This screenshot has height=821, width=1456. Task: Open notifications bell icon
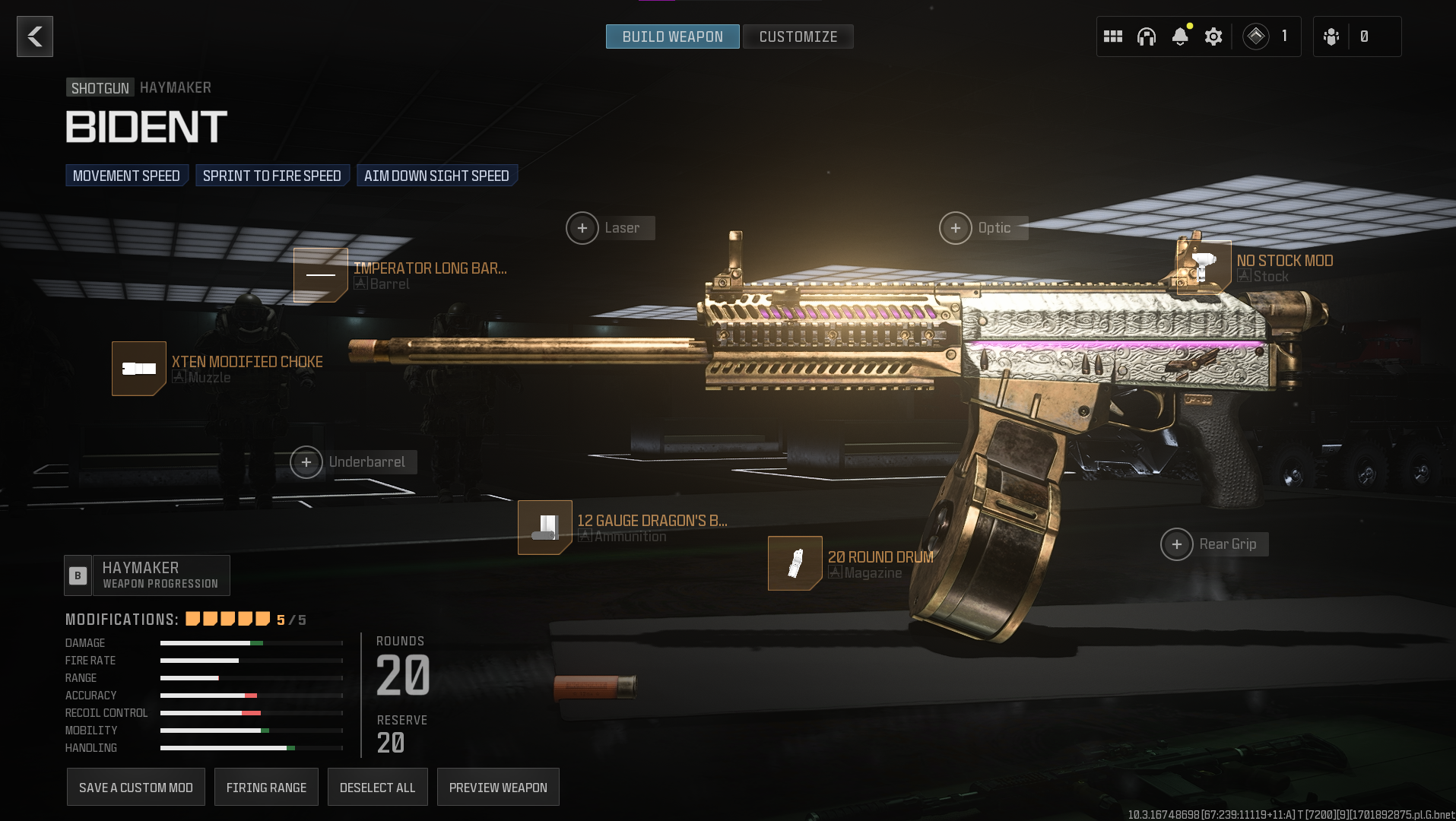[1180, 36]
